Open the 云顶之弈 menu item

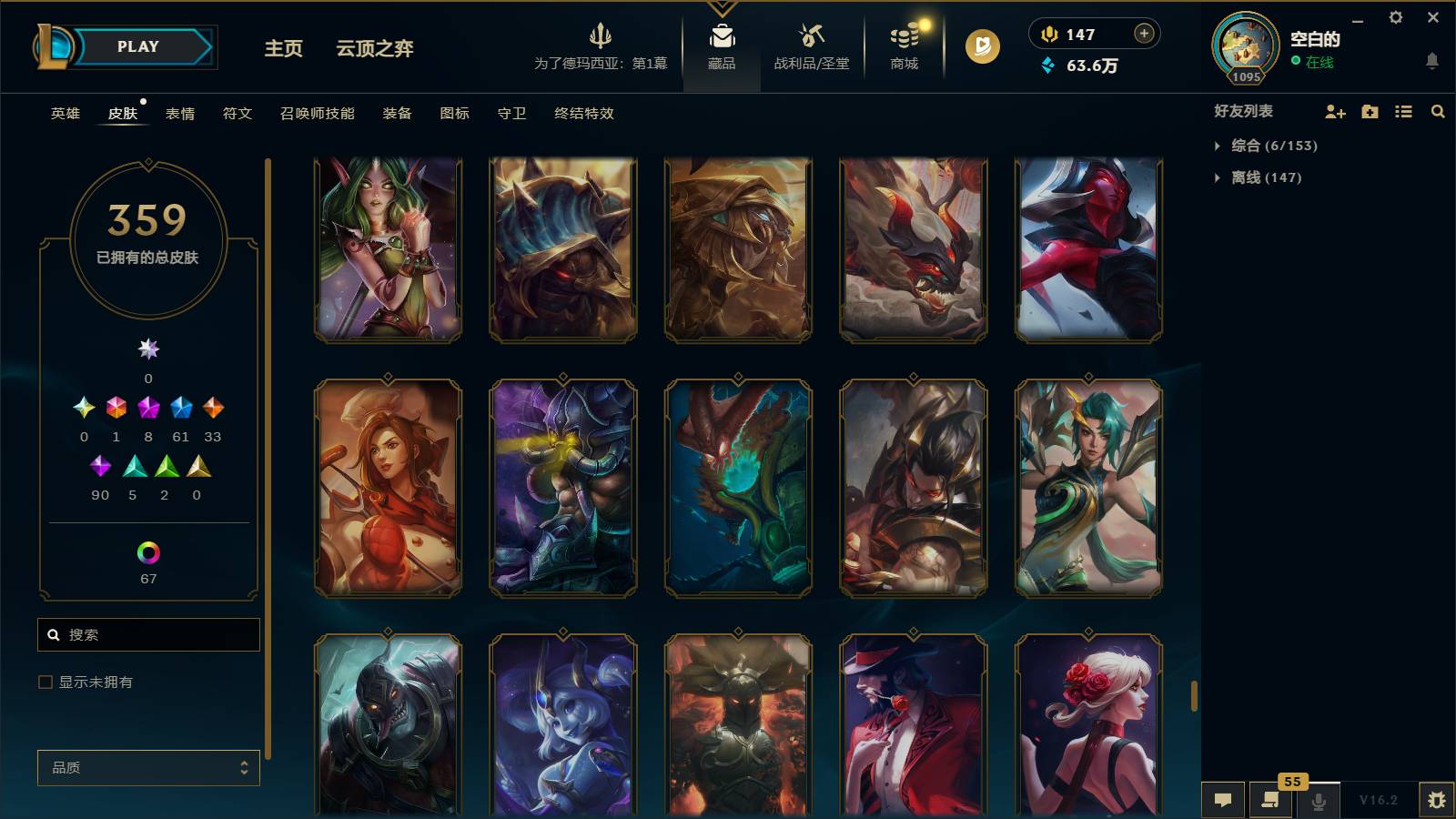[376, 49]
